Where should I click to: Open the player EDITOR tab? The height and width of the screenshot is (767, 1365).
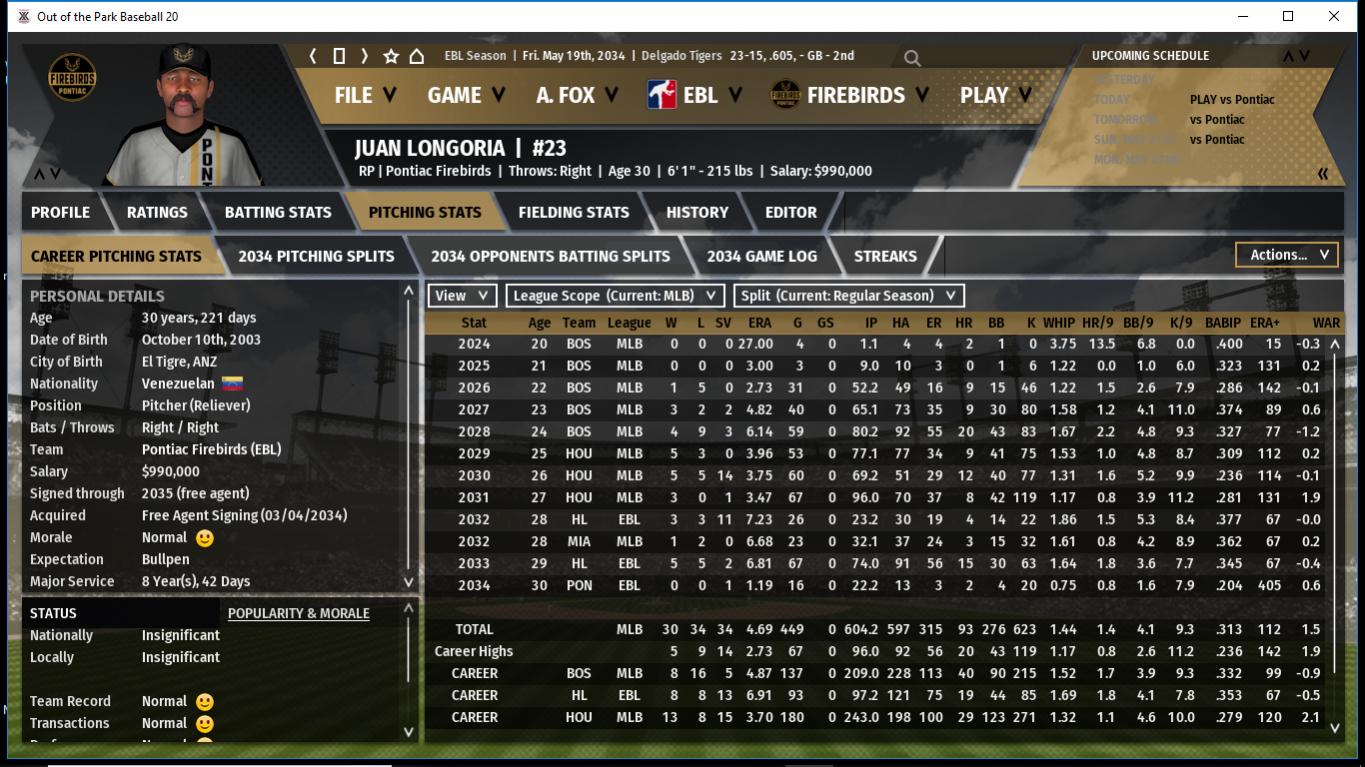790,212
